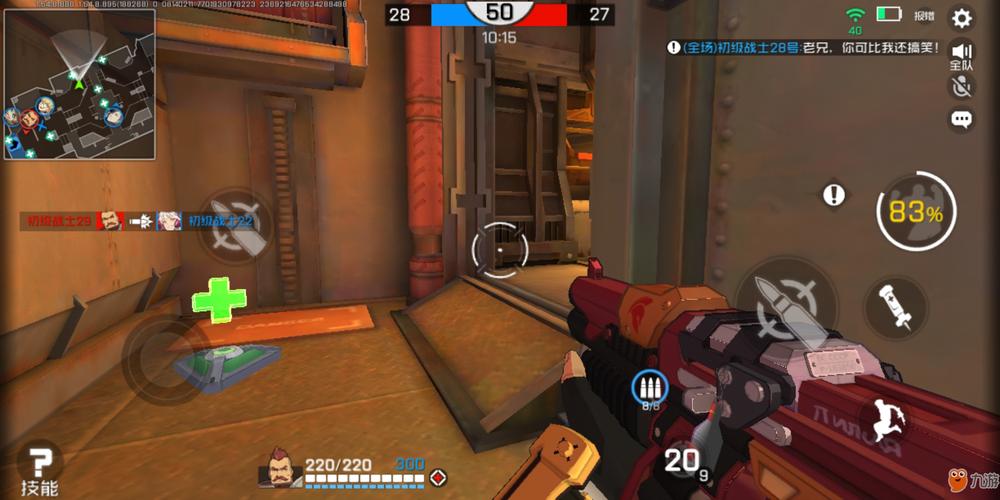Viewport: 1000px width, 500px height.
Task: Toggle the 全队 team speaker icon
Action: (962, 54)
